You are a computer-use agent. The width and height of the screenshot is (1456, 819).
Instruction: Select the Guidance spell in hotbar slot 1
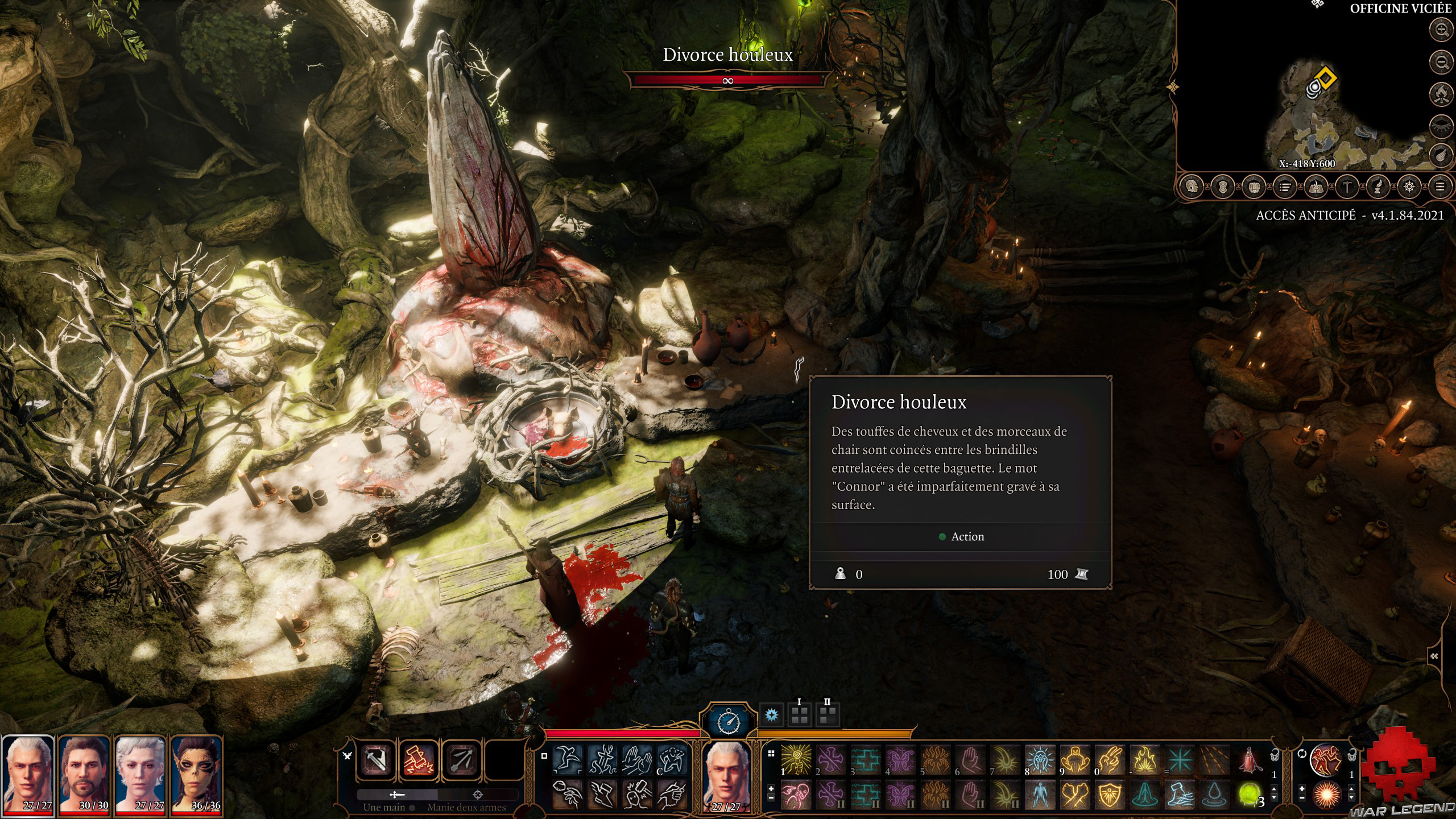pyautogui.click(x=796, y=760)
